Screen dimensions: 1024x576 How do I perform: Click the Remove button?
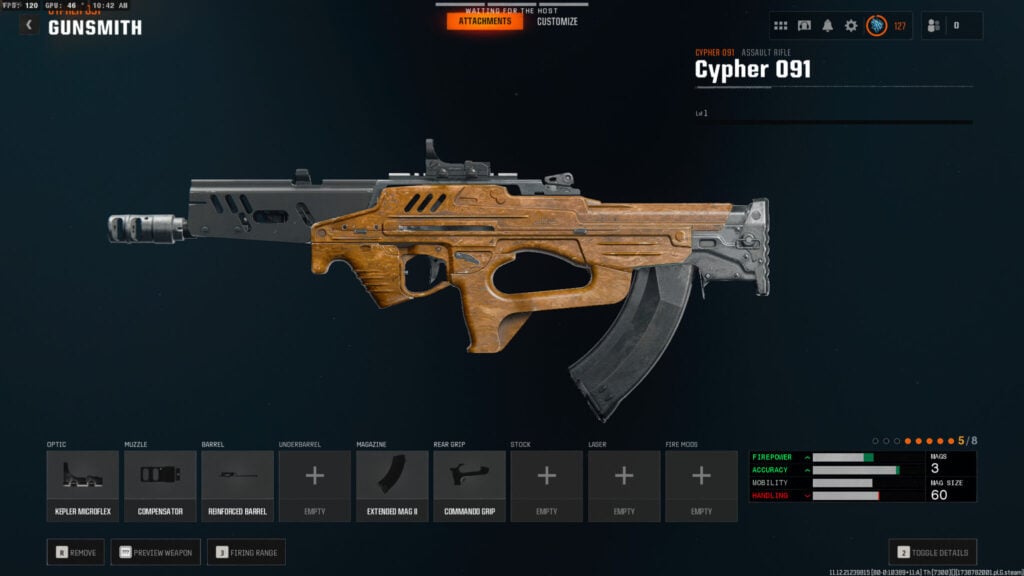coord(75,552)
